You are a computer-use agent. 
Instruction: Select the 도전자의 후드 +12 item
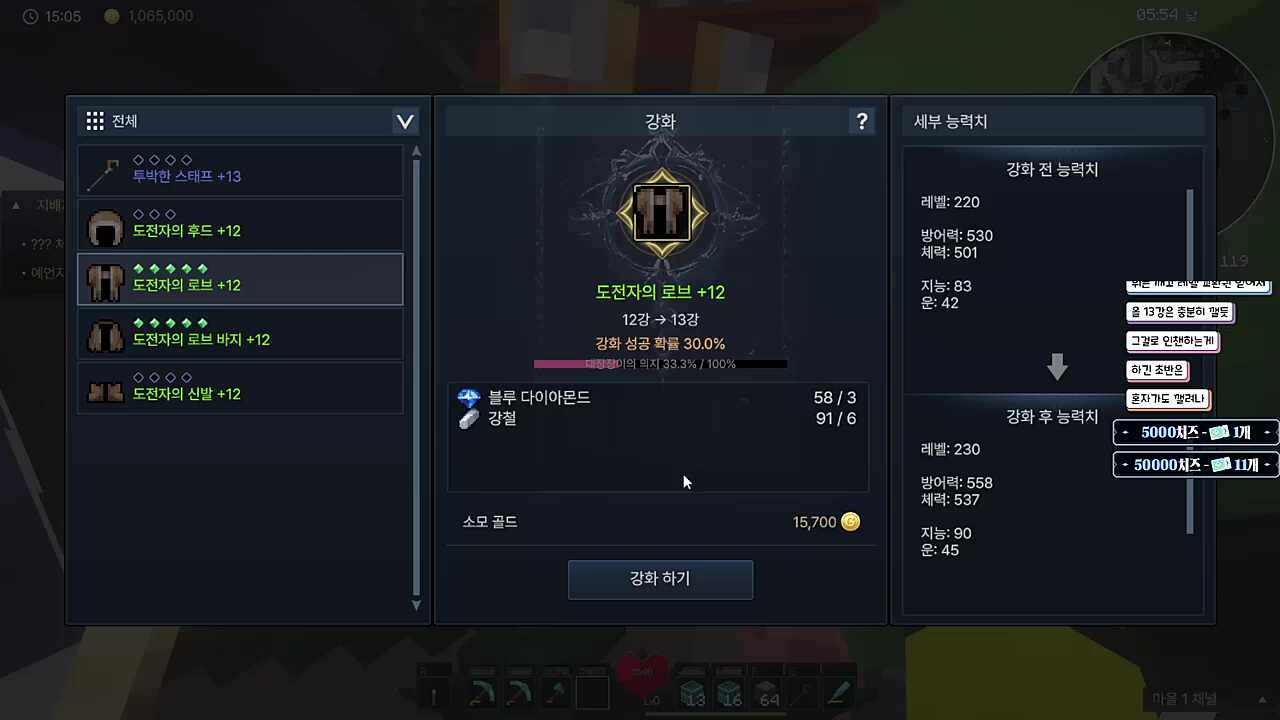[x=240, y=225]
